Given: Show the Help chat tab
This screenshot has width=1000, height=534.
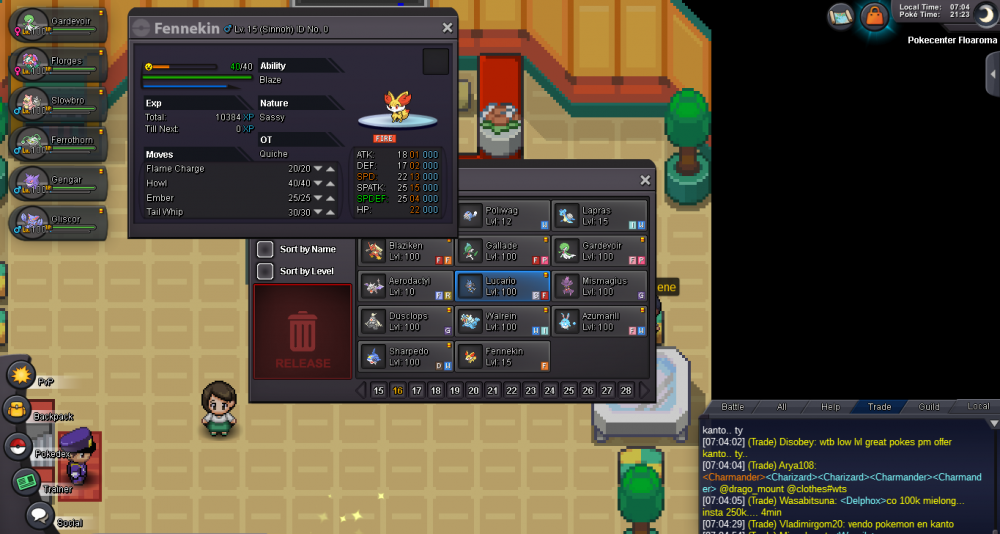Looking at the screenshot, I should (x=831, y=406).
